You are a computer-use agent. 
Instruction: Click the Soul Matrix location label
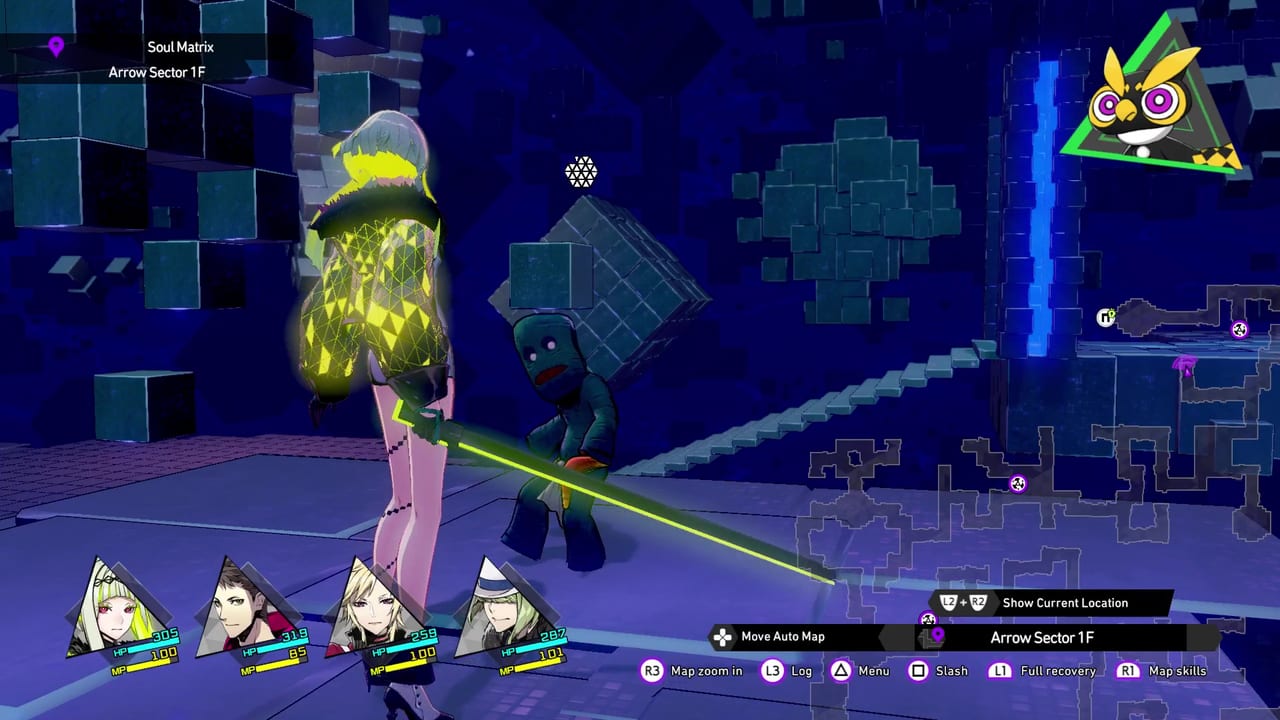(180, 47)
